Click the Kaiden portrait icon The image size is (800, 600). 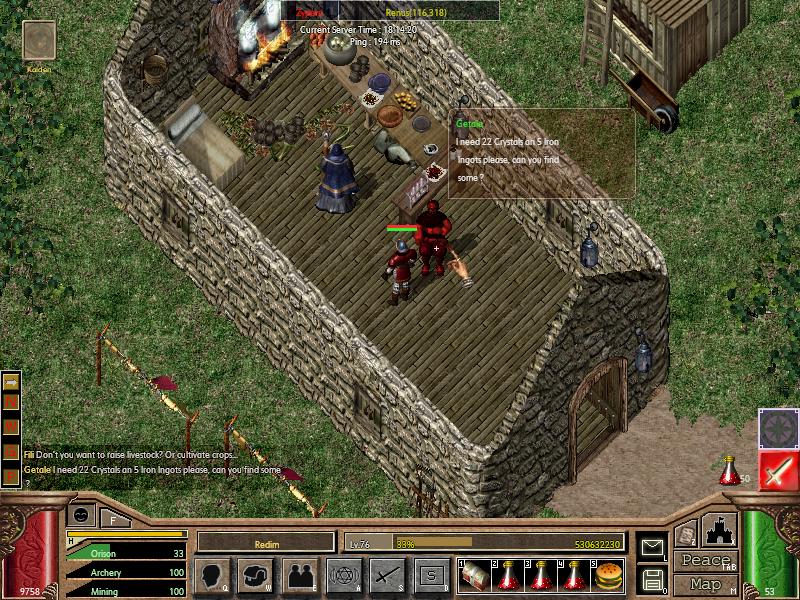pos(40,42)
